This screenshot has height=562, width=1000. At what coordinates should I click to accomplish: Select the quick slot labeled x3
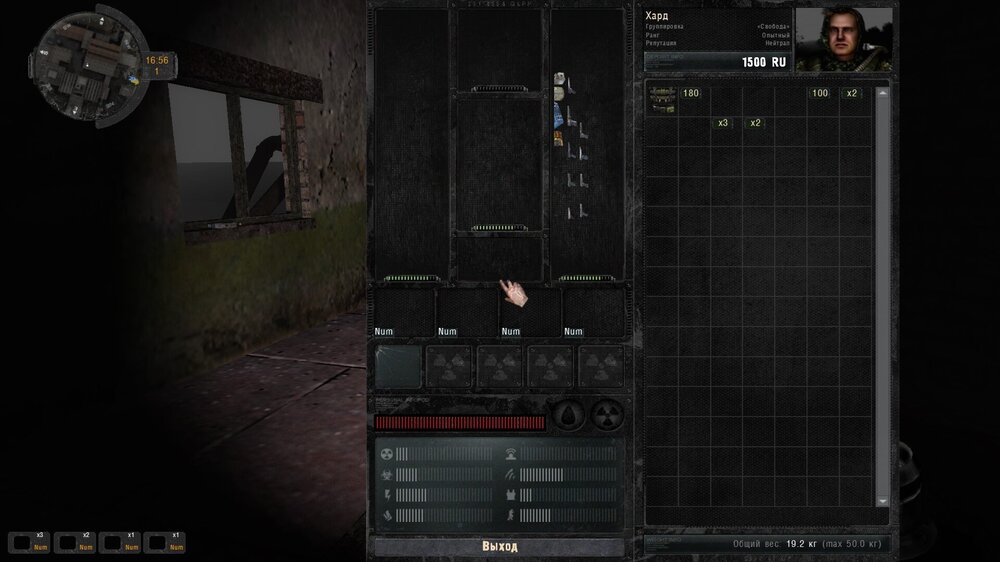(28, 543)
